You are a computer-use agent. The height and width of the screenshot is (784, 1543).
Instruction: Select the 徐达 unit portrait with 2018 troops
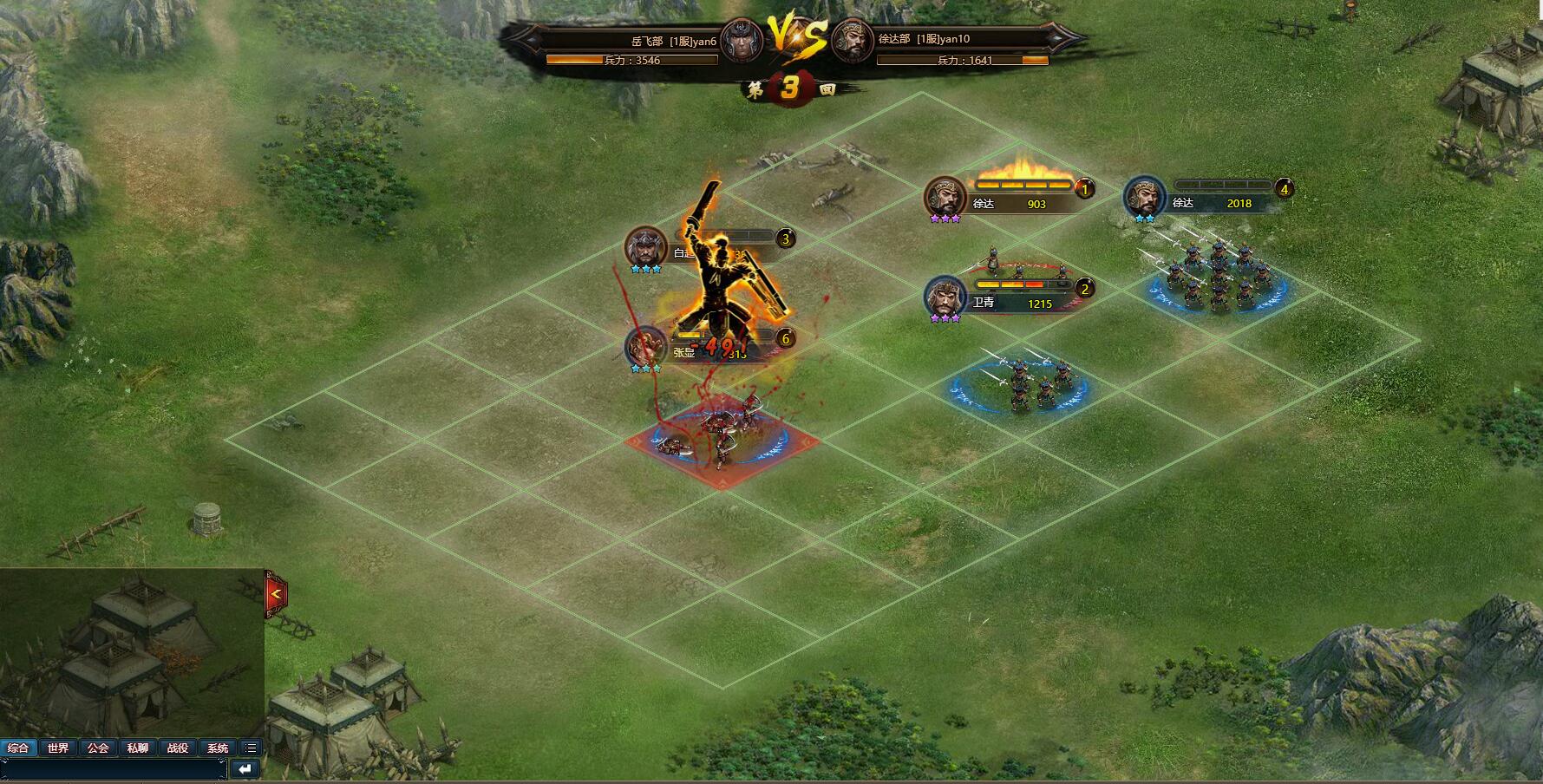1145,198
